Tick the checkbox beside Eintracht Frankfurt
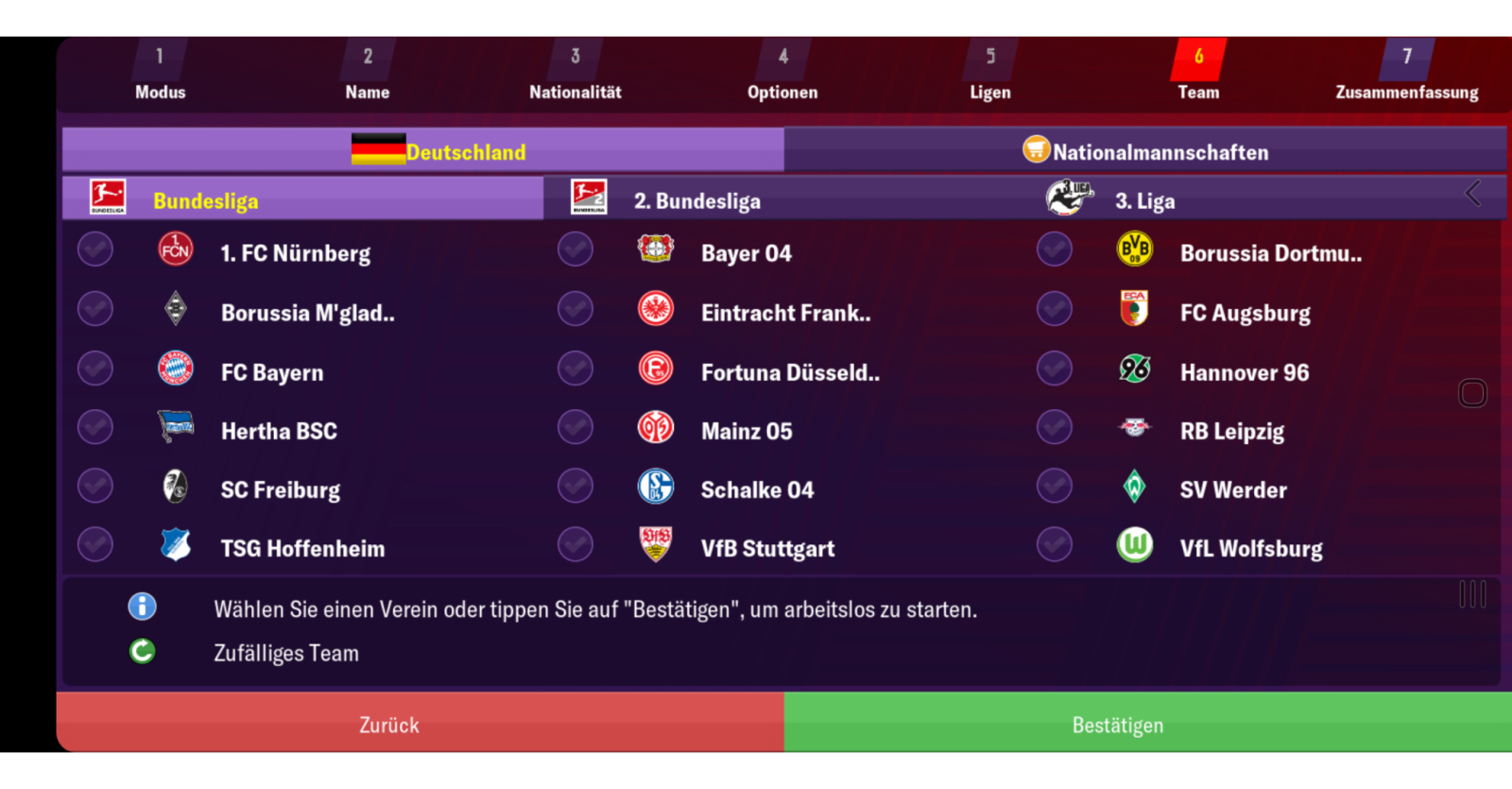The height and width of the screenshot is (789, 1512). (575, 309)
